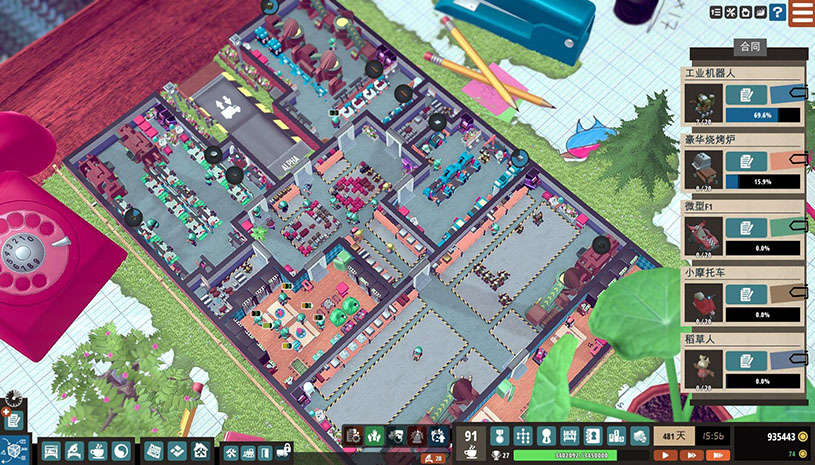Open the orange hamburger main menu
815x465 pixels.
[x=801, y=13]
